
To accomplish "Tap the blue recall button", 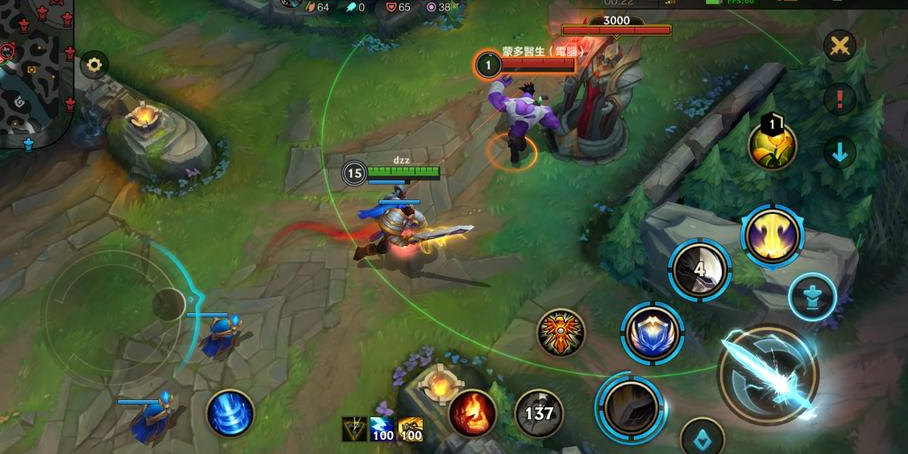I will coord(230,412).
